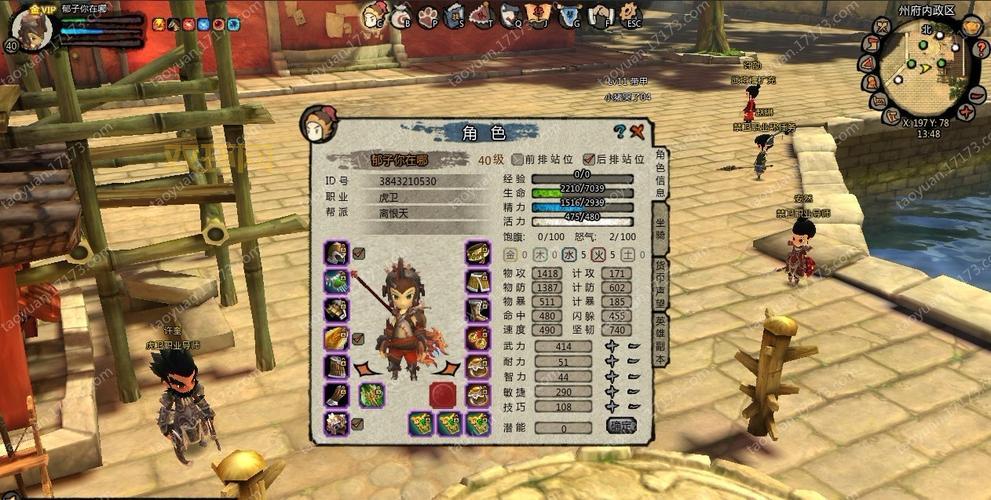991x500 pixels.
Task: Add a point to 武力 with its plus
Action: click(x=612, y=345)
